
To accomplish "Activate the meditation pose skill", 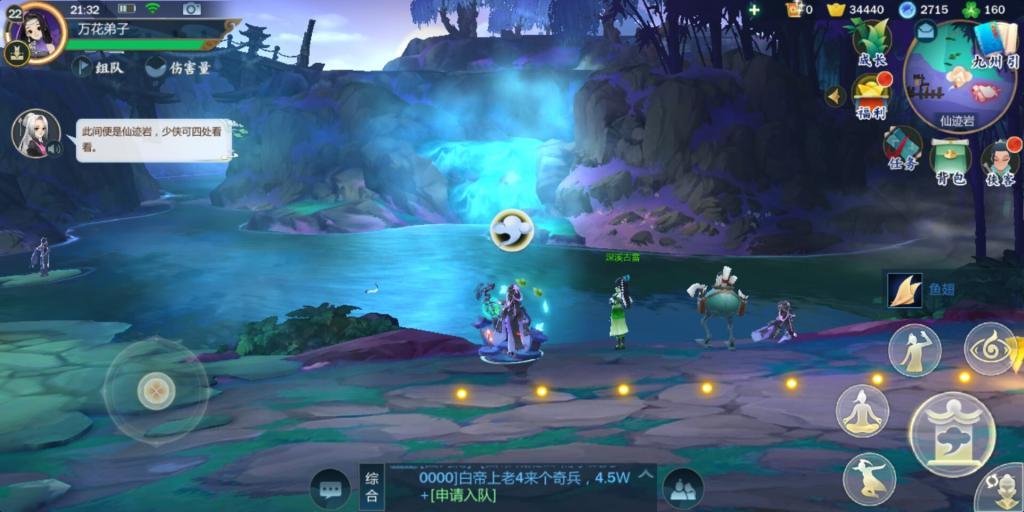I will [x=863, y=410].
